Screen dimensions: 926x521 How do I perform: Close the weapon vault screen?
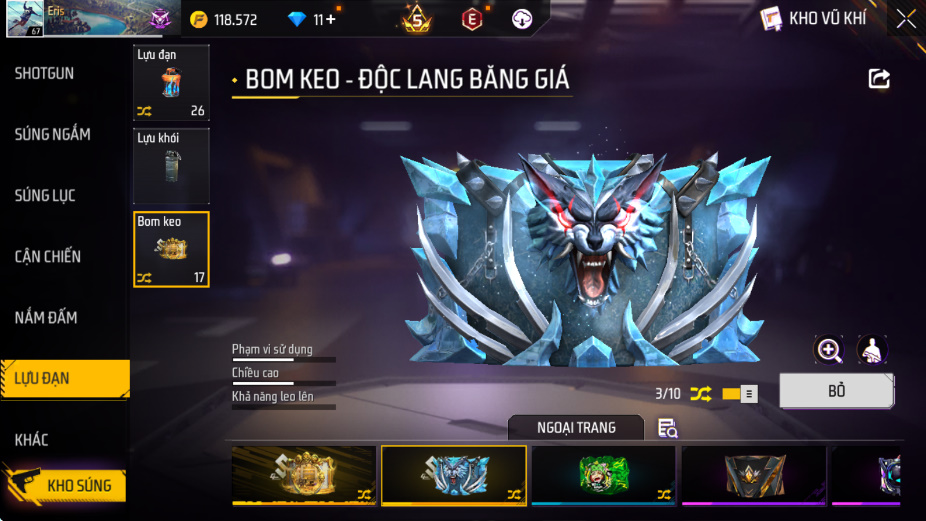[x=905, y=18]
